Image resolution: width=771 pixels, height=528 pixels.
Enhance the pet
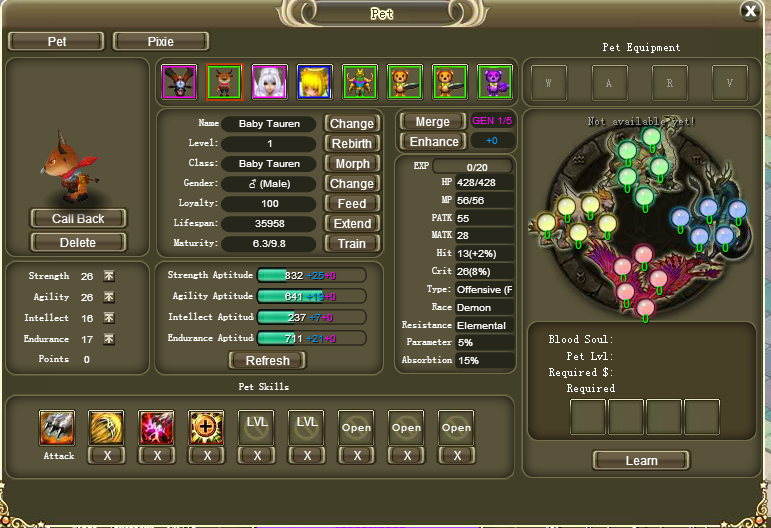pyautogui.click(x=433, y=142)
